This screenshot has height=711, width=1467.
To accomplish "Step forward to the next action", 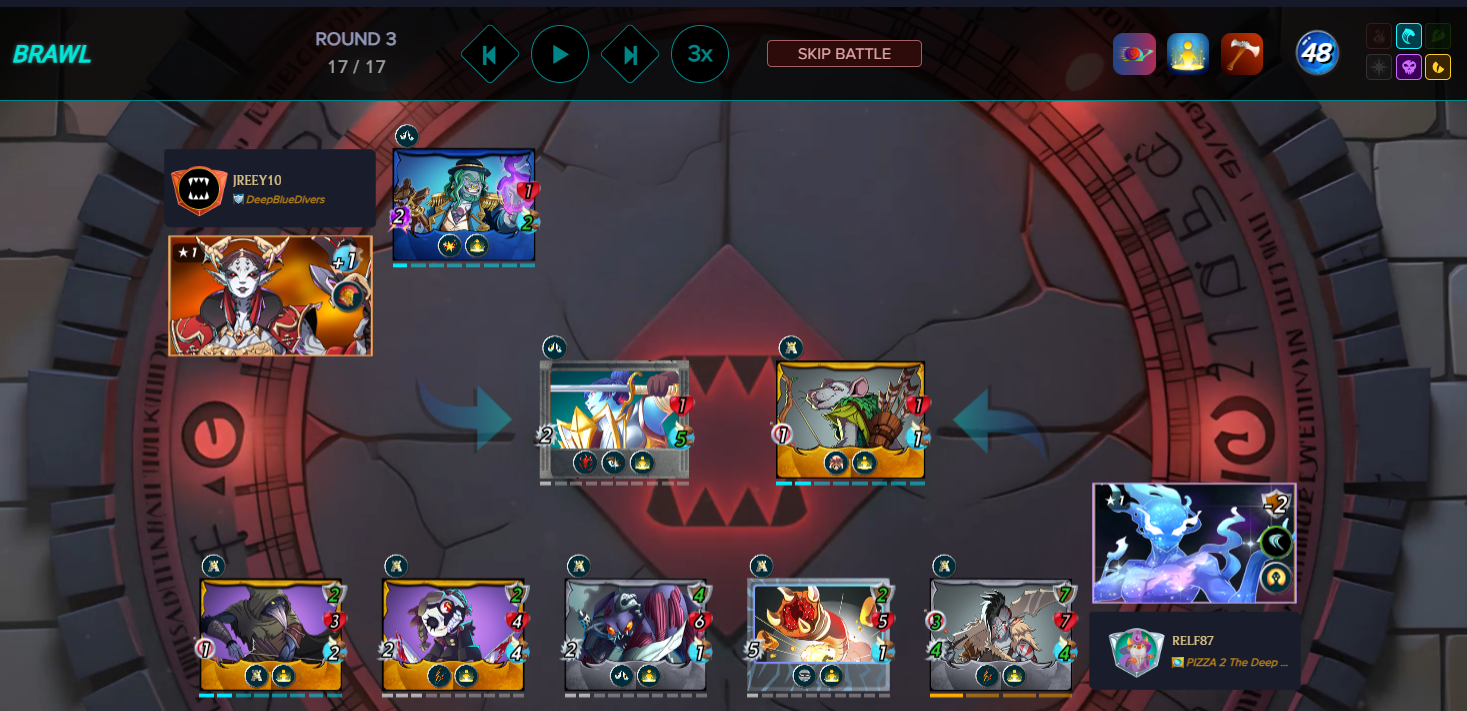I will click(630, 54).
